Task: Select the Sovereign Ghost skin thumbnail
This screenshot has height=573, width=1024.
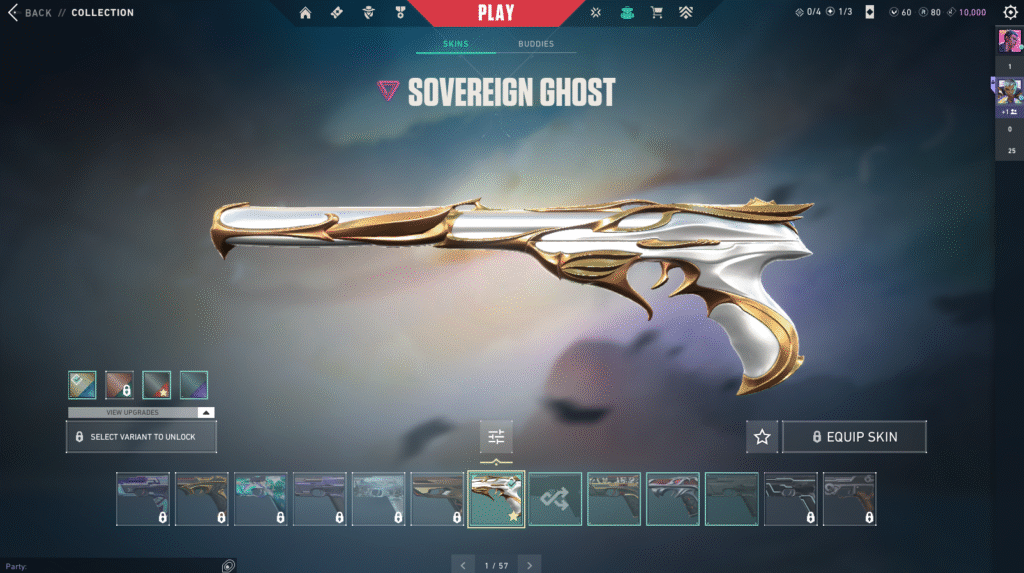Action: point(496,499)
